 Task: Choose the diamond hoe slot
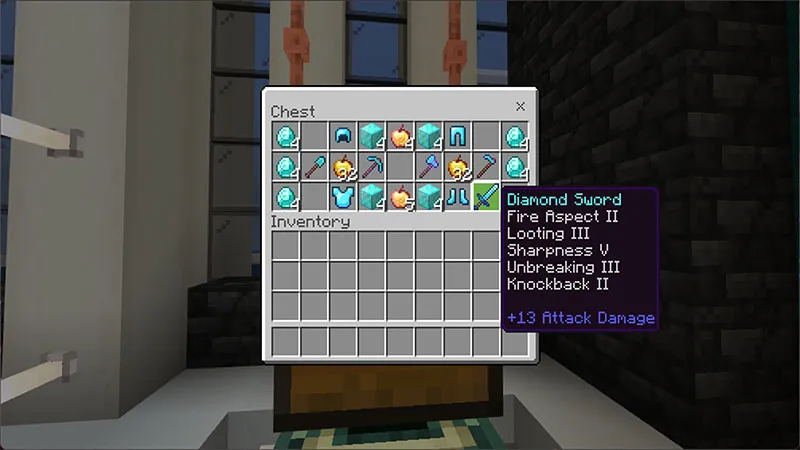click(487, 165)
